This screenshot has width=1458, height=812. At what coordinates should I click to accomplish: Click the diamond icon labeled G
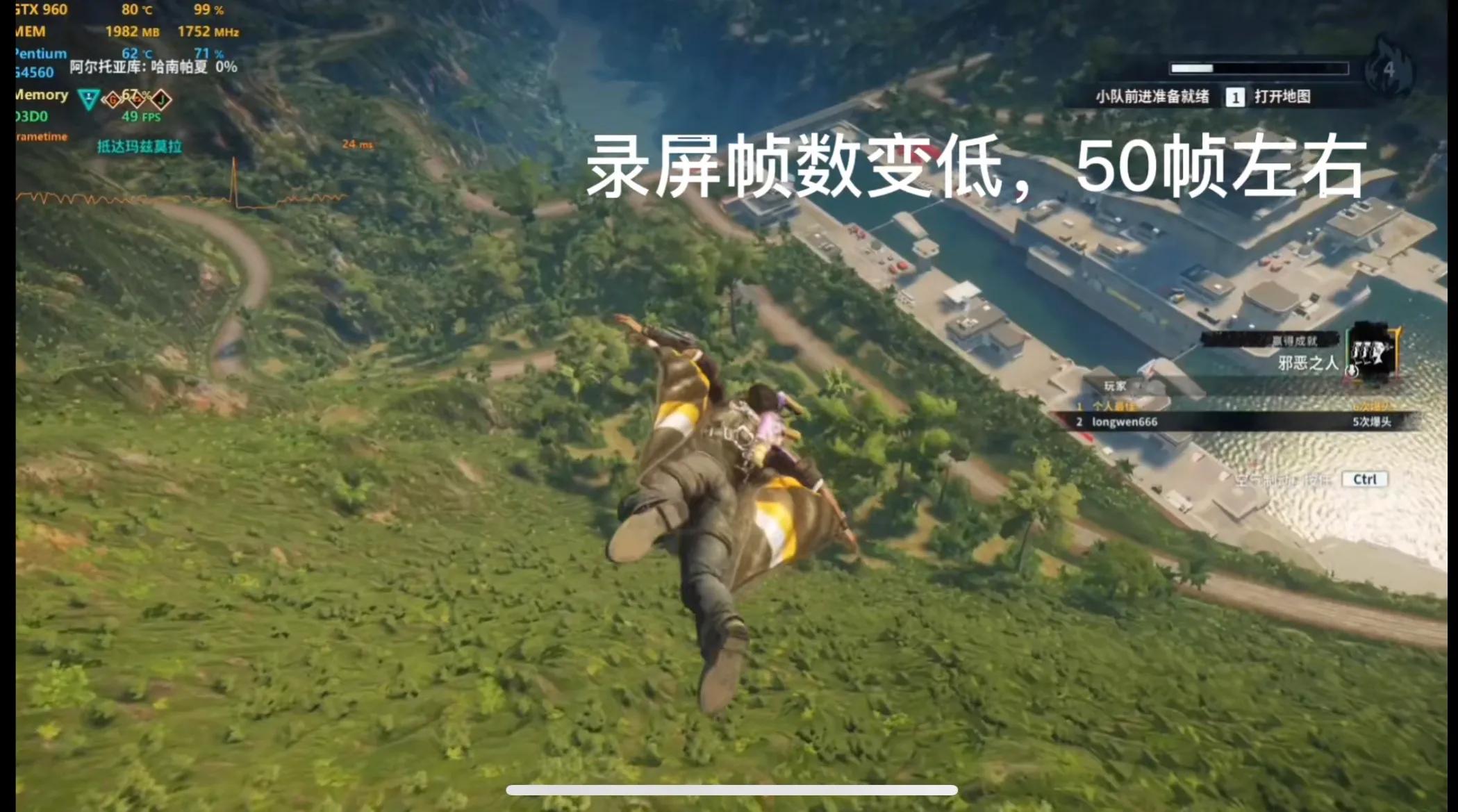(113, 99)
